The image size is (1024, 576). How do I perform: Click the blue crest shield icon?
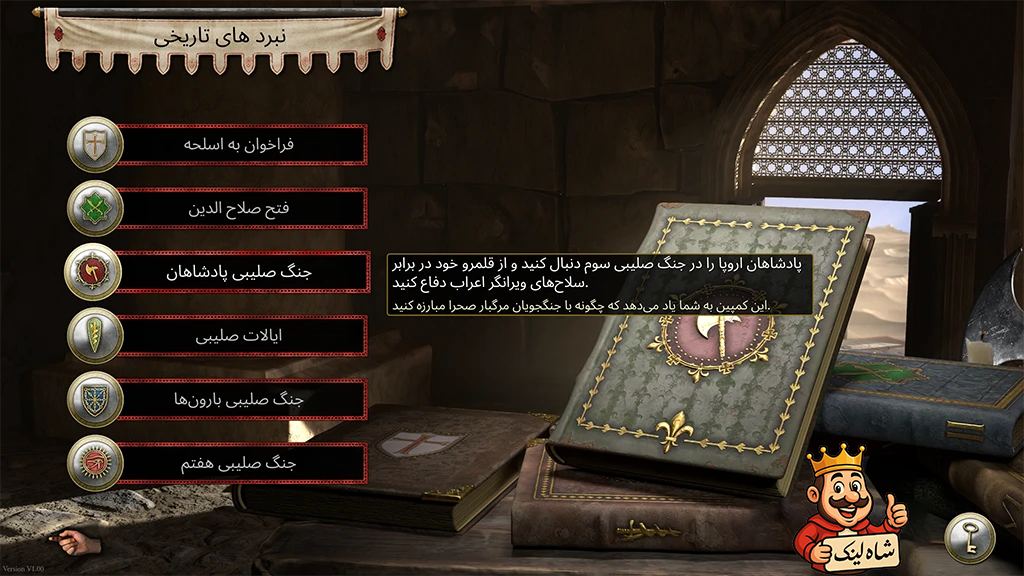[x=95, y=400]
